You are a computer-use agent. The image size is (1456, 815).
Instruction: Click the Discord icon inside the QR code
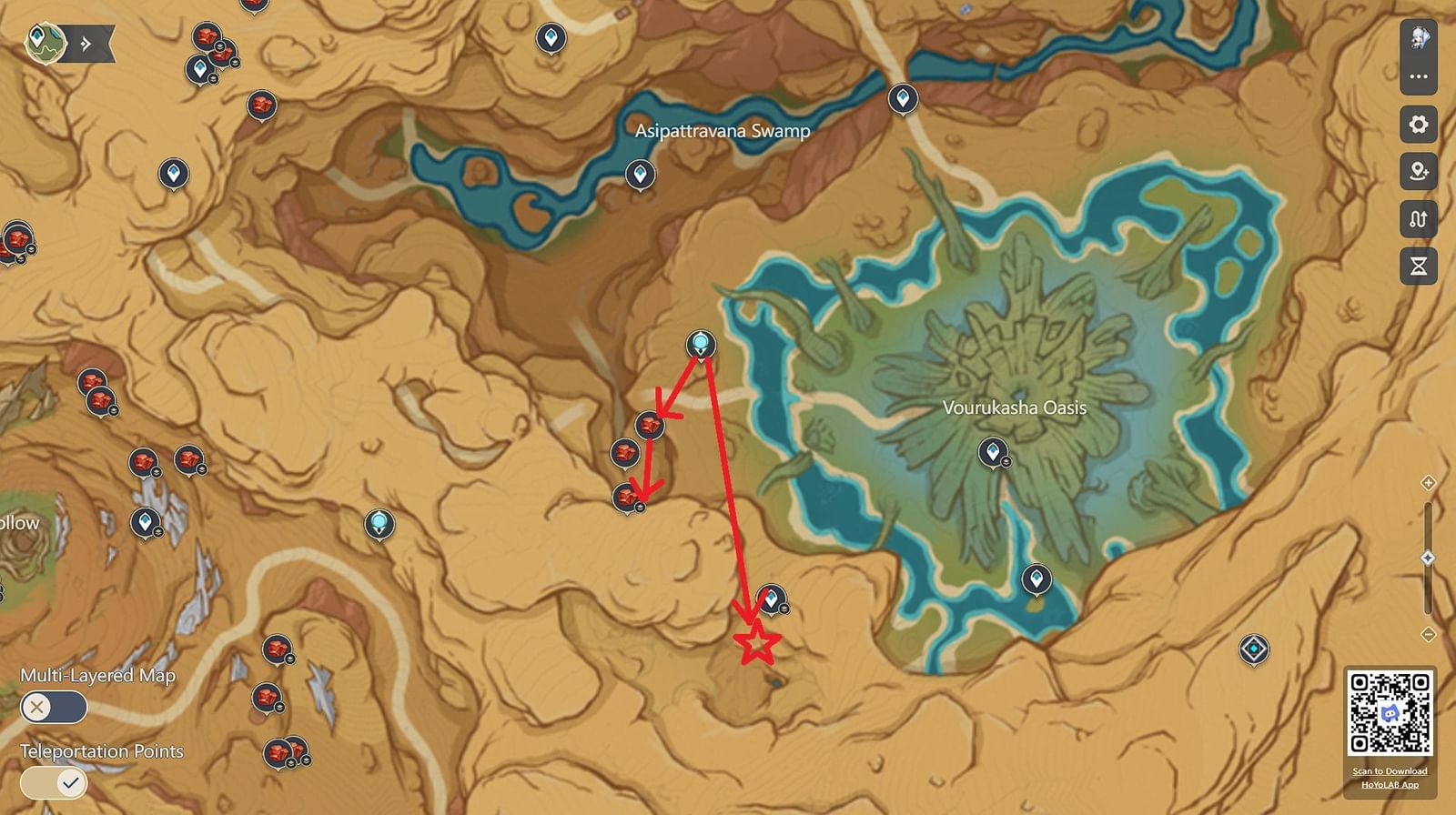tap(1390, 714)
